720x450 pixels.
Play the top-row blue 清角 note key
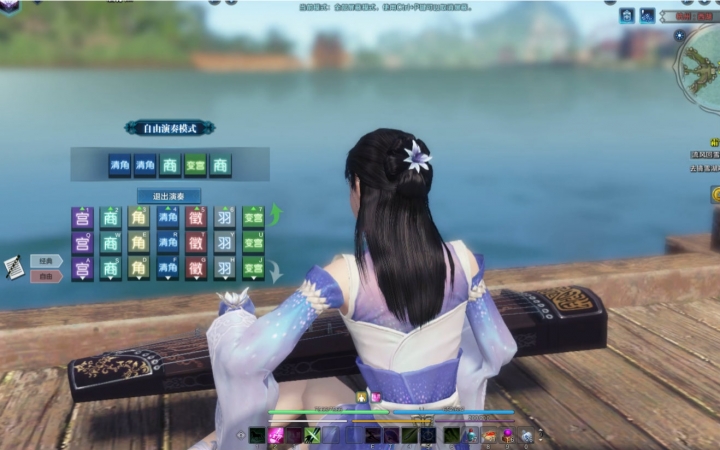tap(167, 217)
